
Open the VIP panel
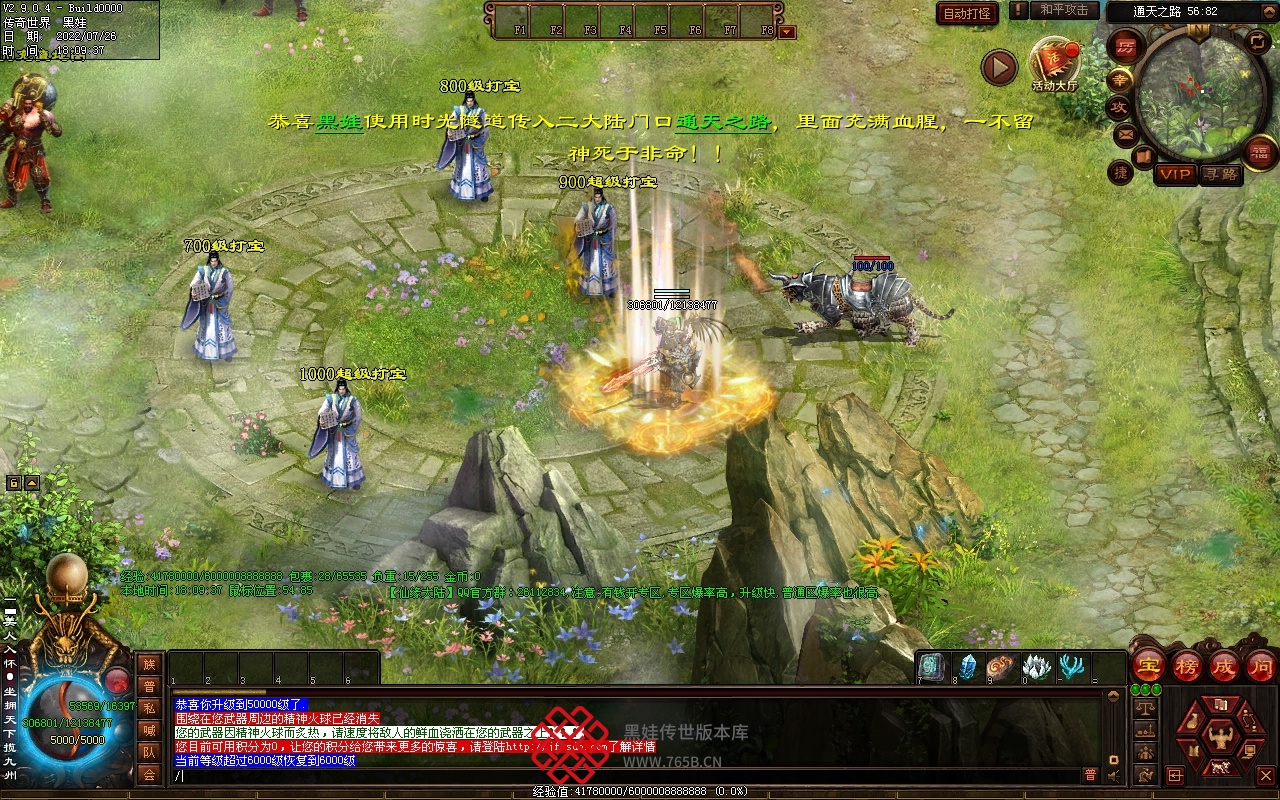coord(1176,174)
